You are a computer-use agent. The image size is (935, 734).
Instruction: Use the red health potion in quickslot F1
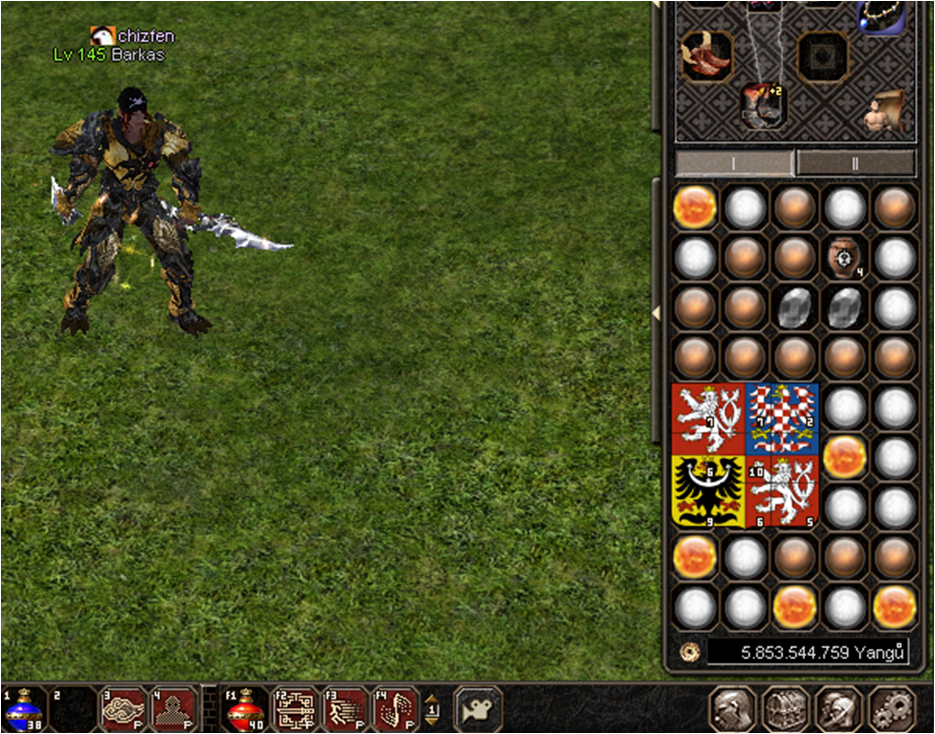[244, 708]
